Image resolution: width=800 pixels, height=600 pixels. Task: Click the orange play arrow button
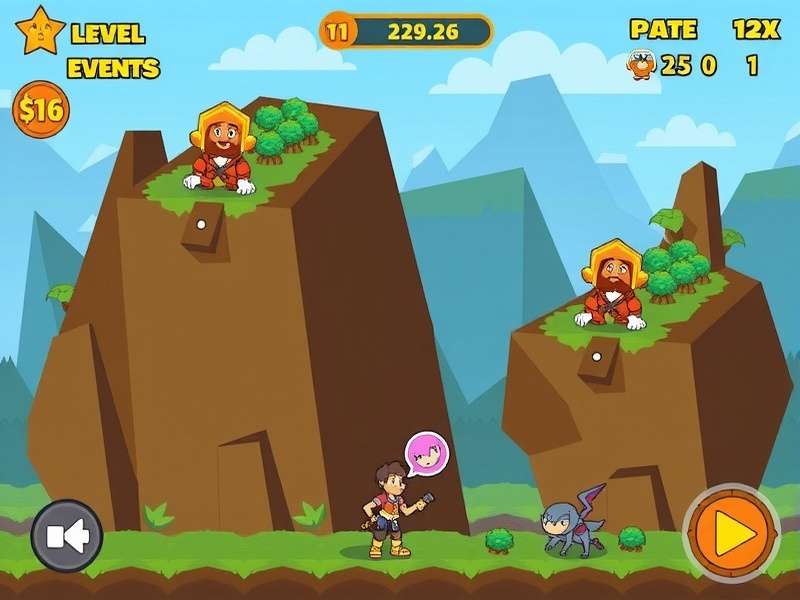pos(731,533)
